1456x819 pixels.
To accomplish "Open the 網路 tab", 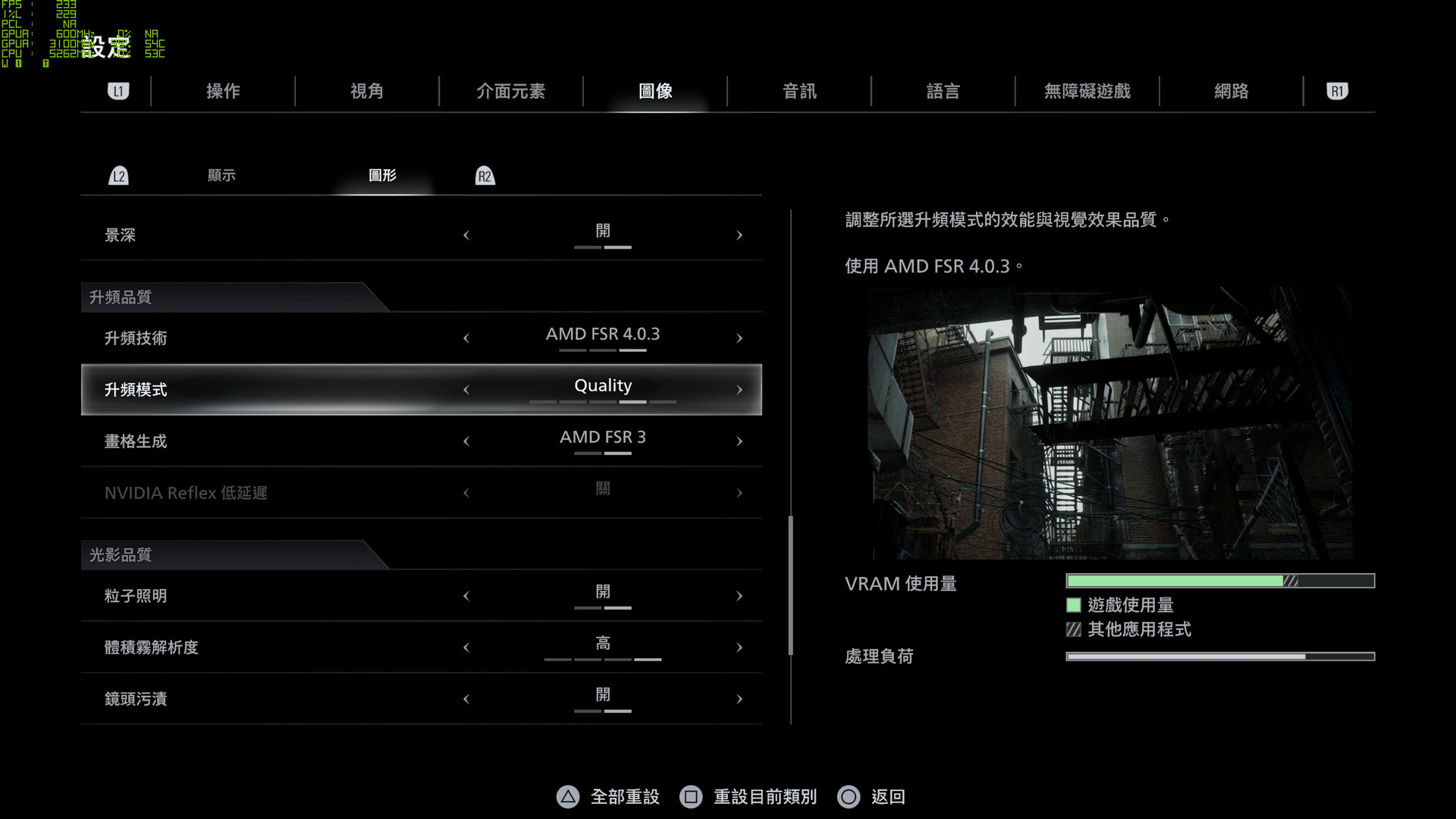I will coord(1231,92).
